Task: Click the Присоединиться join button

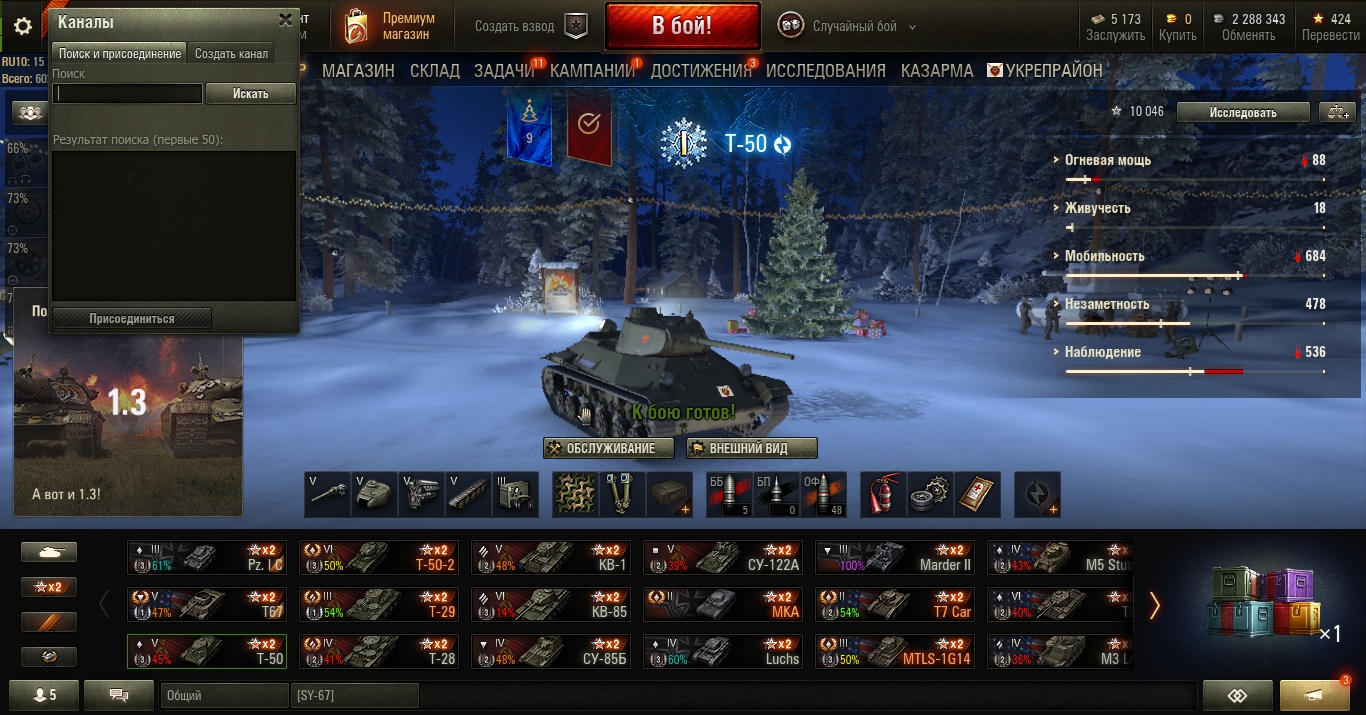Action: tap(132, 319)
